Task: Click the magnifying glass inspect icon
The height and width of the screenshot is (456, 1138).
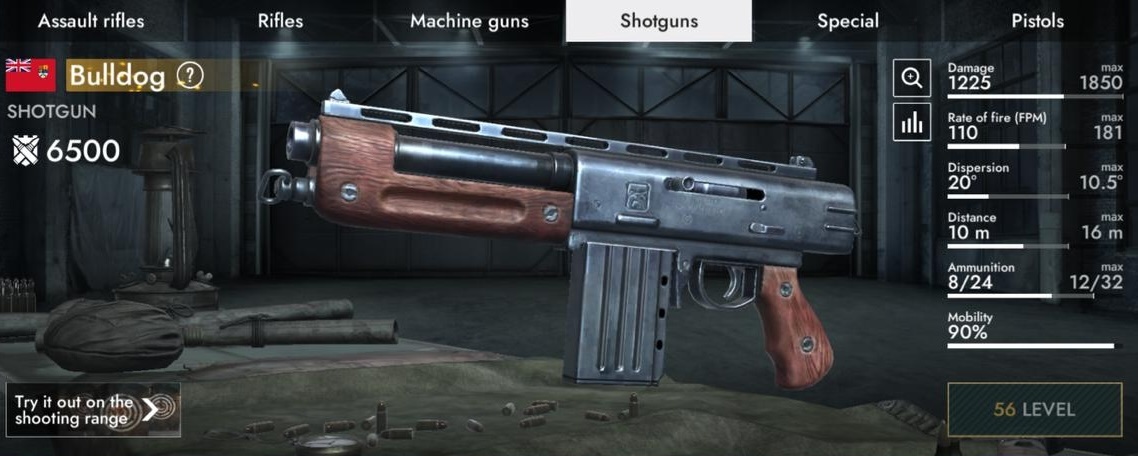Action: 911,79
